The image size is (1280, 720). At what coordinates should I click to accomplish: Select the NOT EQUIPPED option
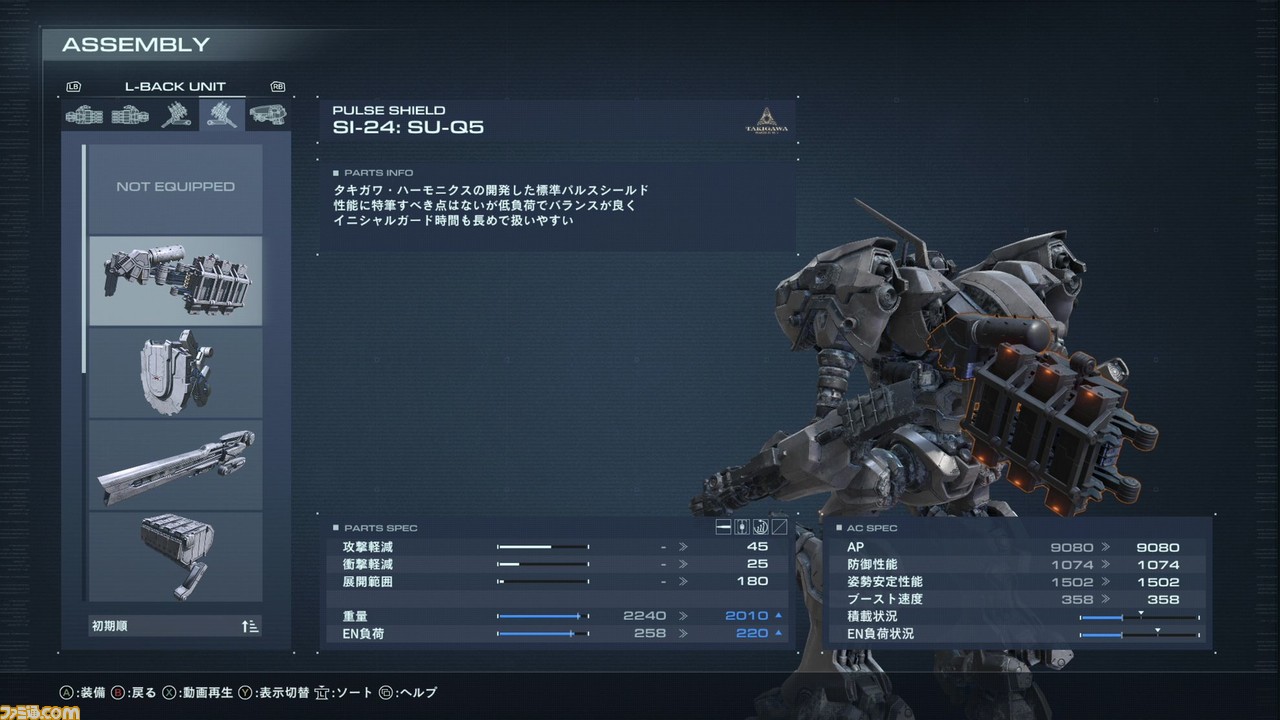pyautogui.click(x=175, y=187)
